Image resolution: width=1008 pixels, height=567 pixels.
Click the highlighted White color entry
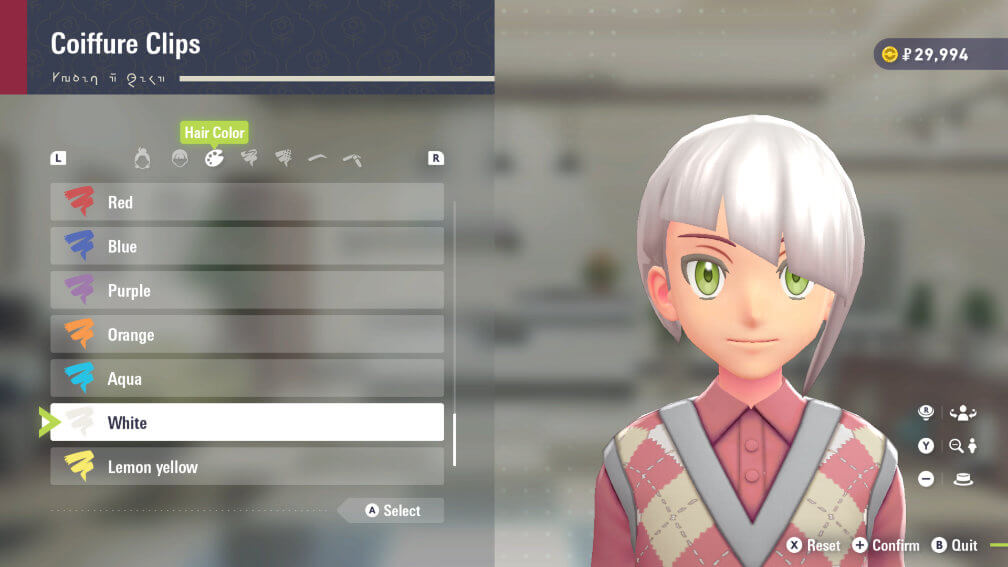(247, 422)
